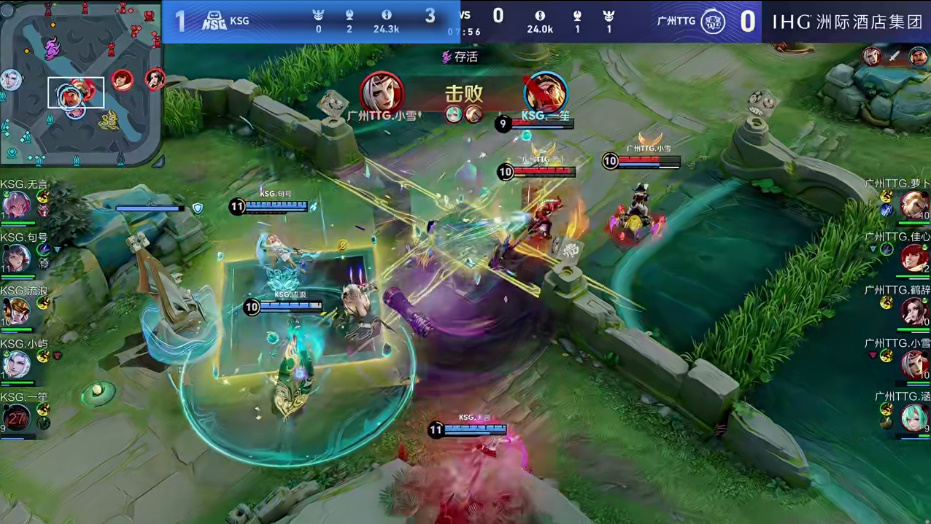
Task: Choose 广州TTG.佳心 hero portrait
Action: pos(913,258)
